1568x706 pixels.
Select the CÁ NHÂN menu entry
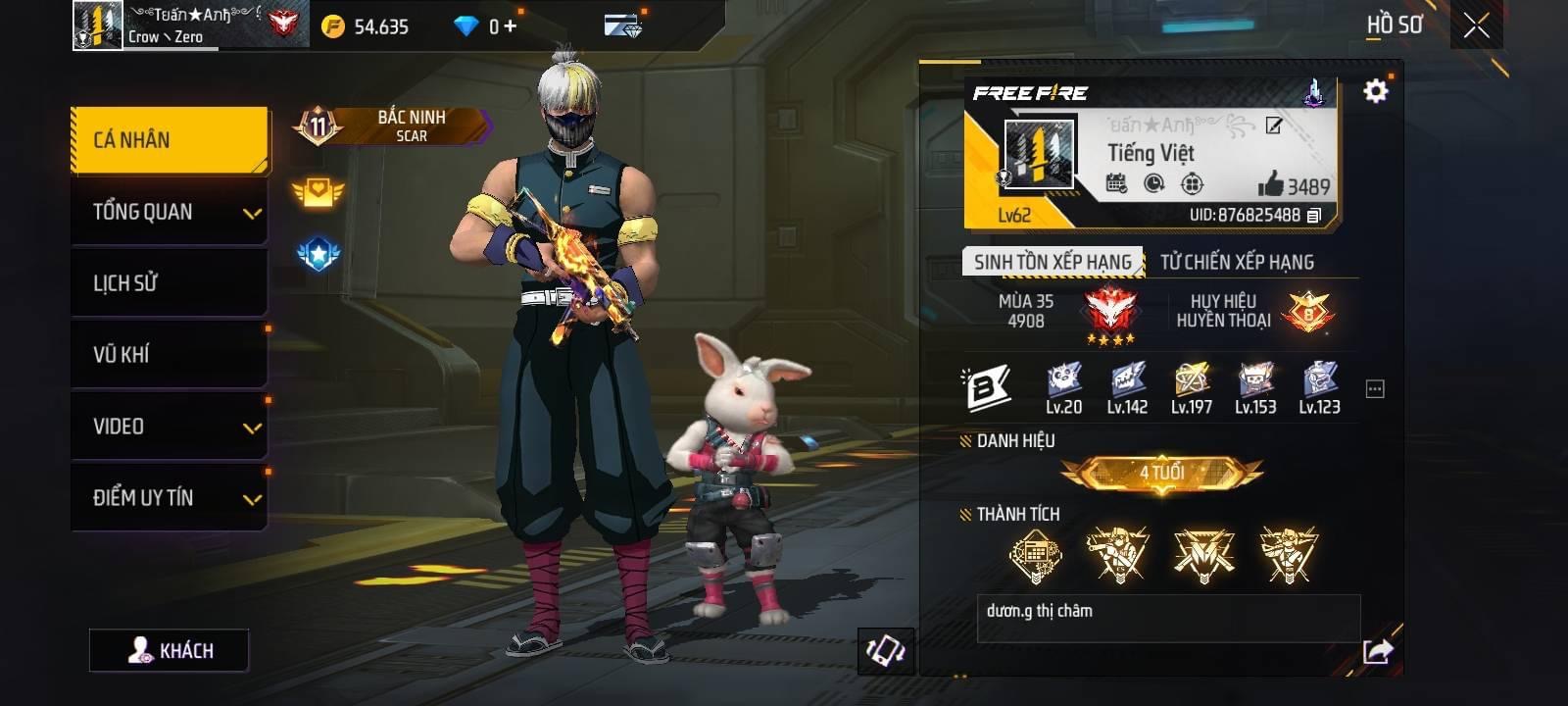169,140
